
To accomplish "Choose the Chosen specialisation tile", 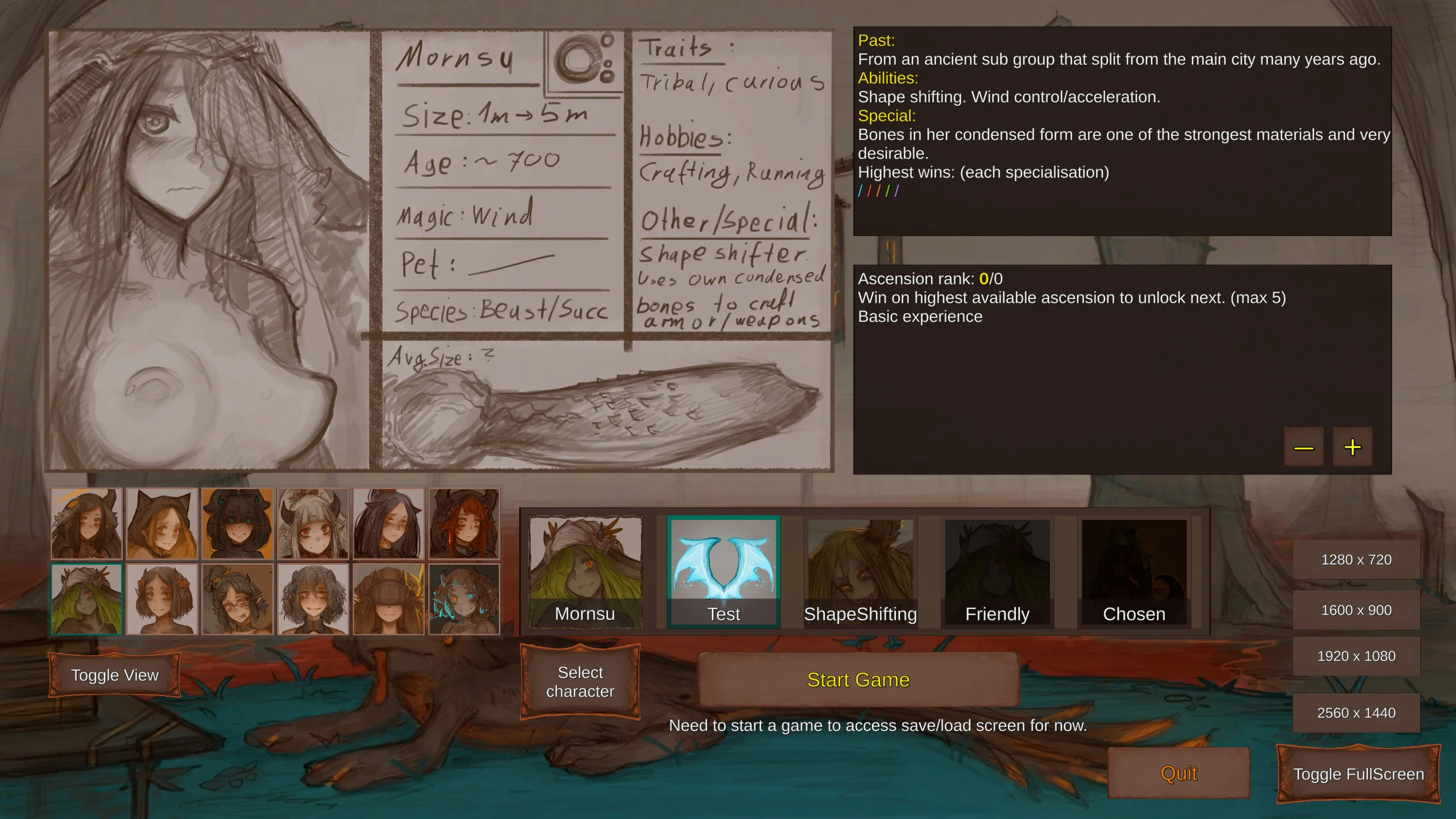I will pyautogui.click(x=1134, y=572).
